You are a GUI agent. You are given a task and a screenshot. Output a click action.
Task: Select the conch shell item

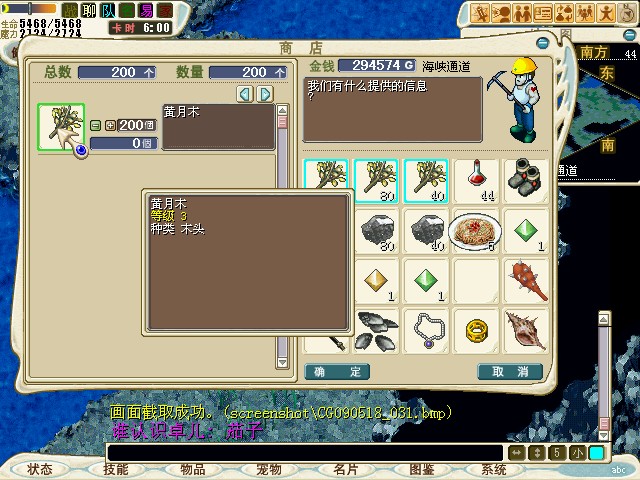pyautogui.click(x=526, y=331)
